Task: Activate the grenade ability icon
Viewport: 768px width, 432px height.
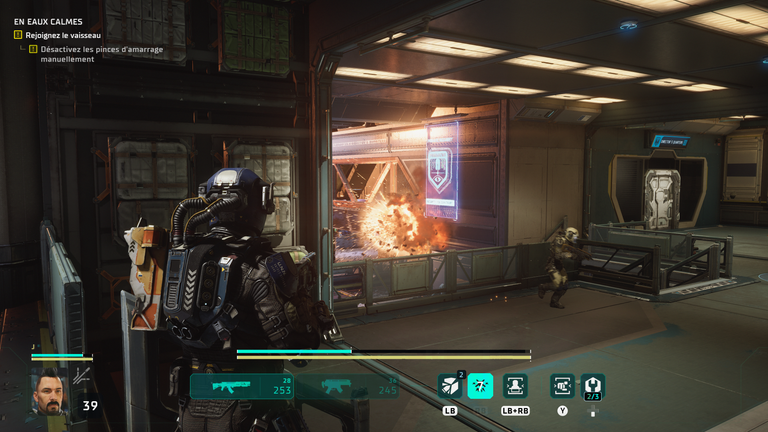Action: pyautogui.click(x=450, y=386)
